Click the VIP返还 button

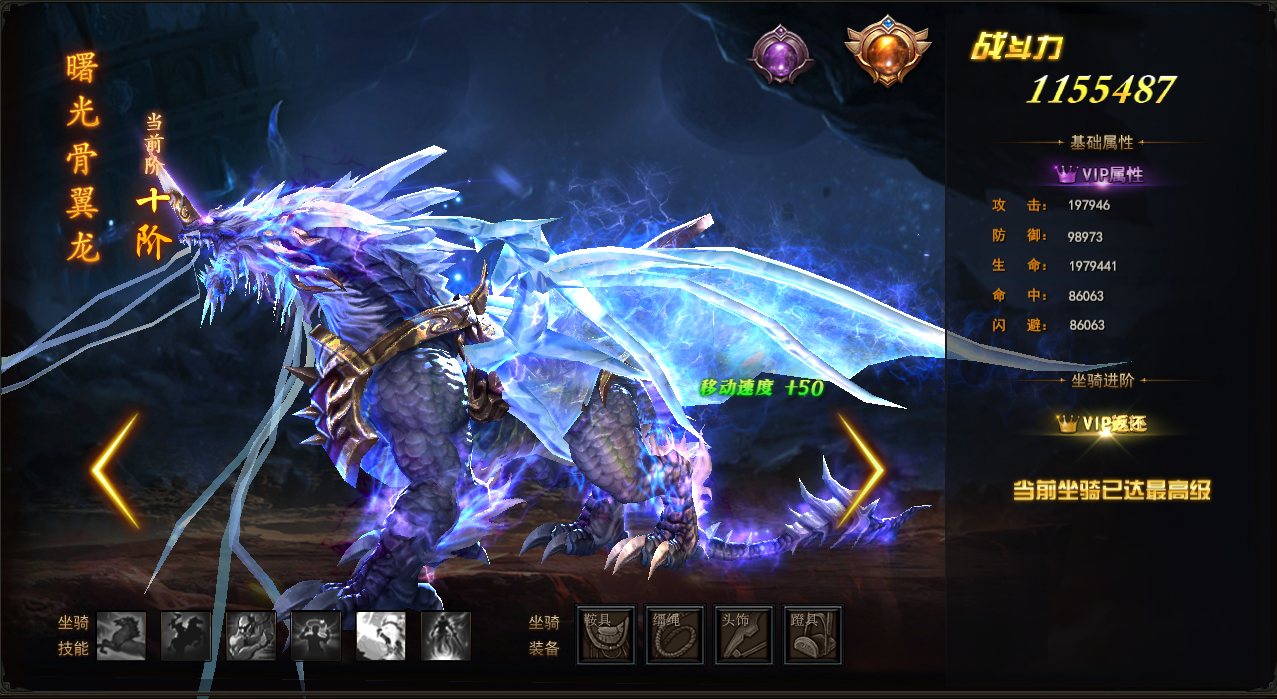click(x=1101, y=424)
